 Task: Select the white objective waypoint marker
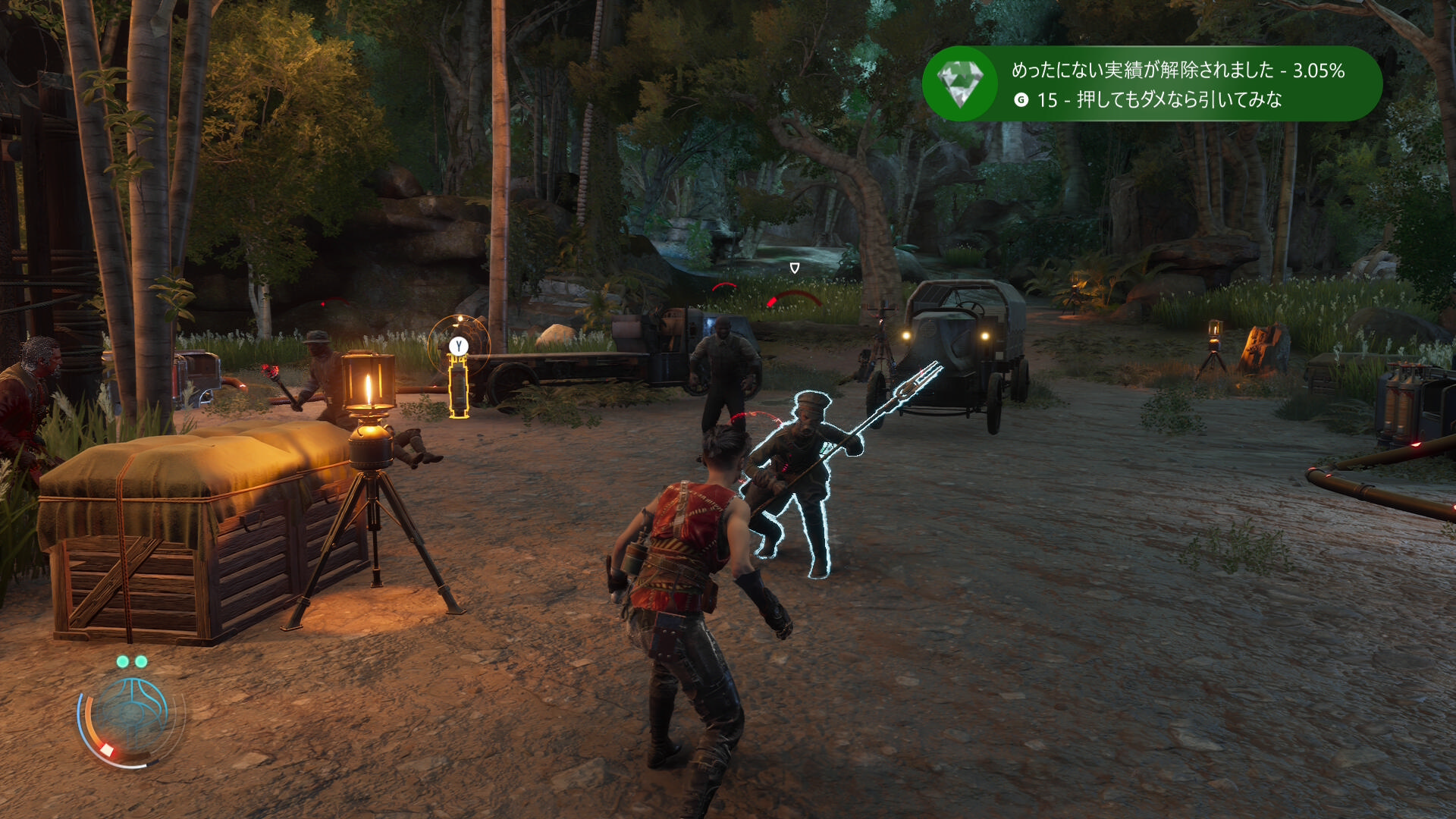point(795,268)
